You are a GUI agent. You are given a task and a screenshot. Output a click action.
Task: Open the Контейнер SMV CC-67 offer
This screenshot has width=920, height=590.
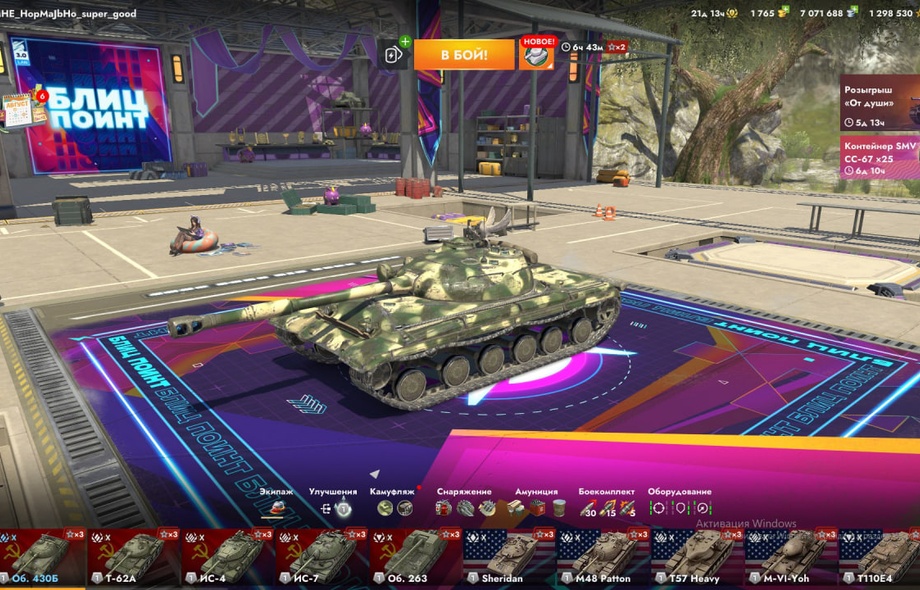[x=880, y=158]
